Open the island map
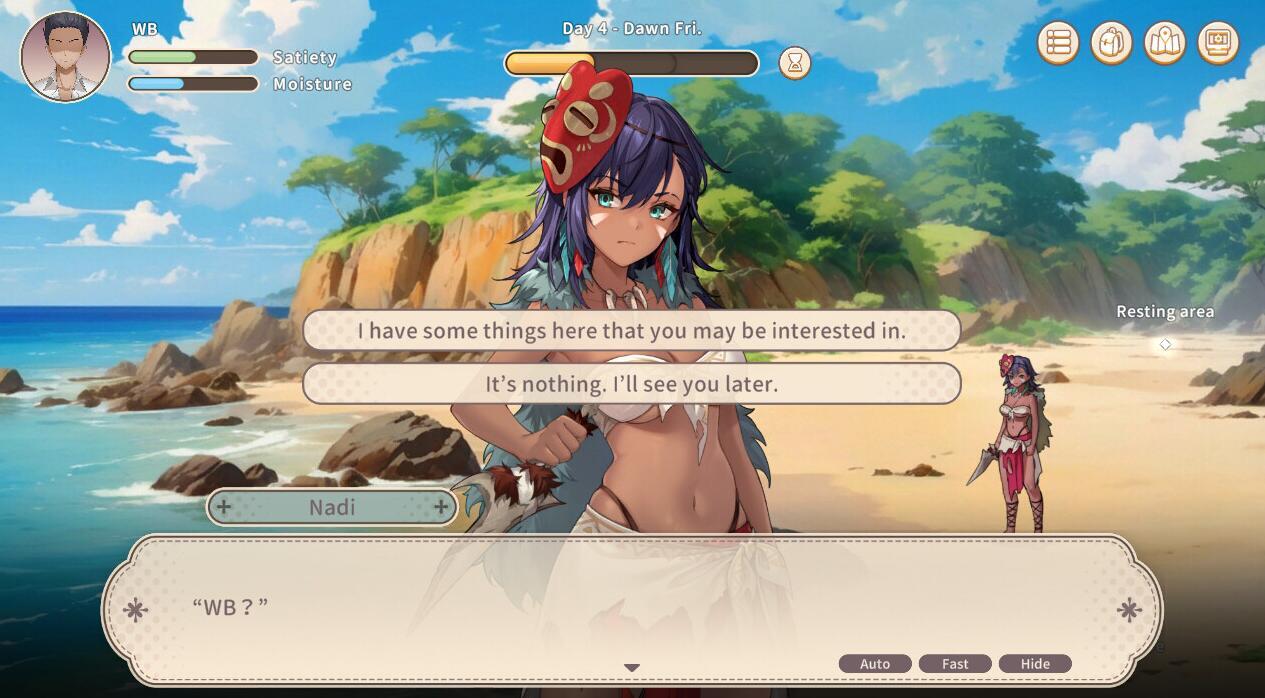 tap(1165, 43)
